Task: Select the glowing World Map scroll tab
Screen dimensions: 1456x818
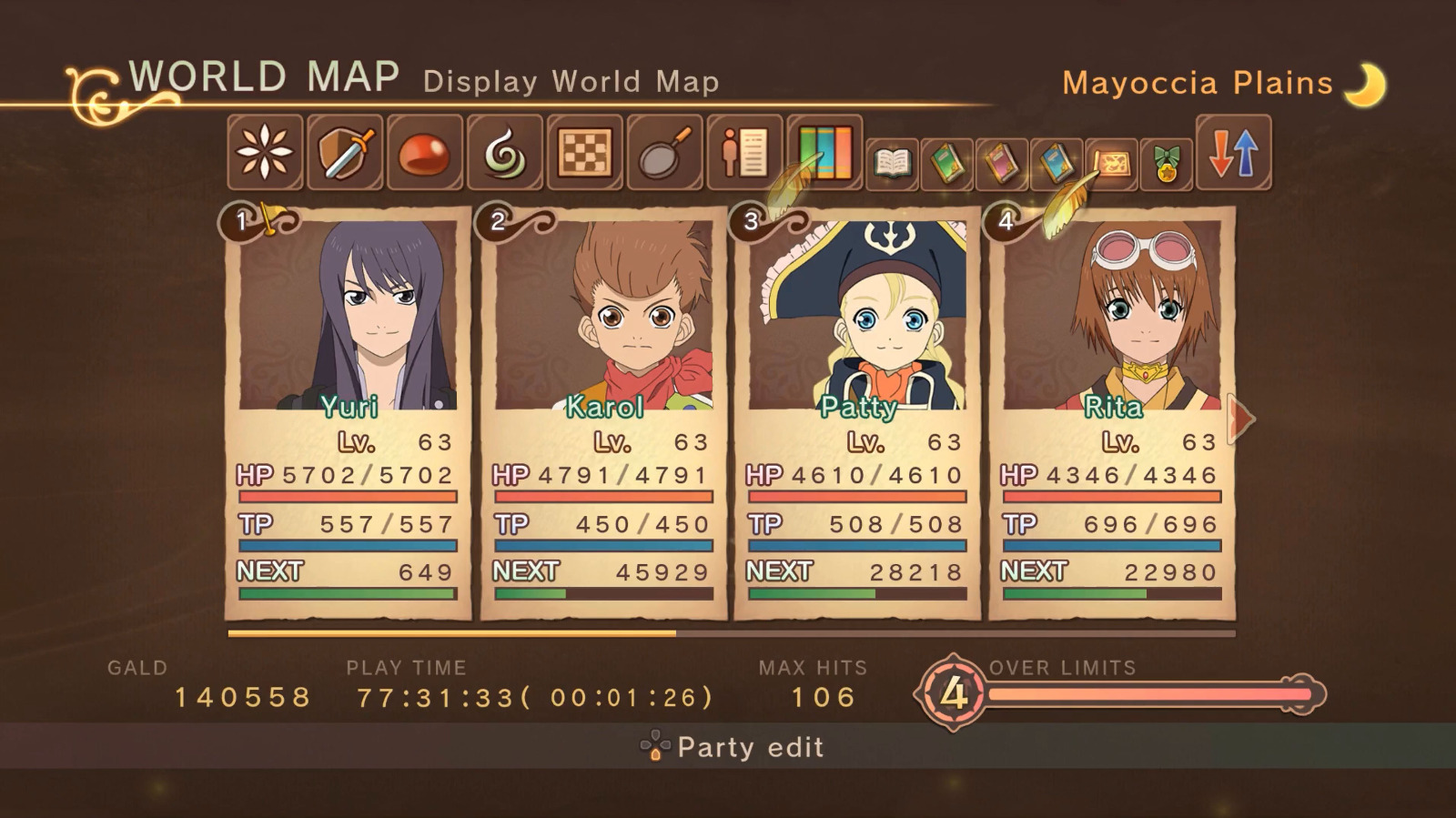Action: click(1112, 162)
